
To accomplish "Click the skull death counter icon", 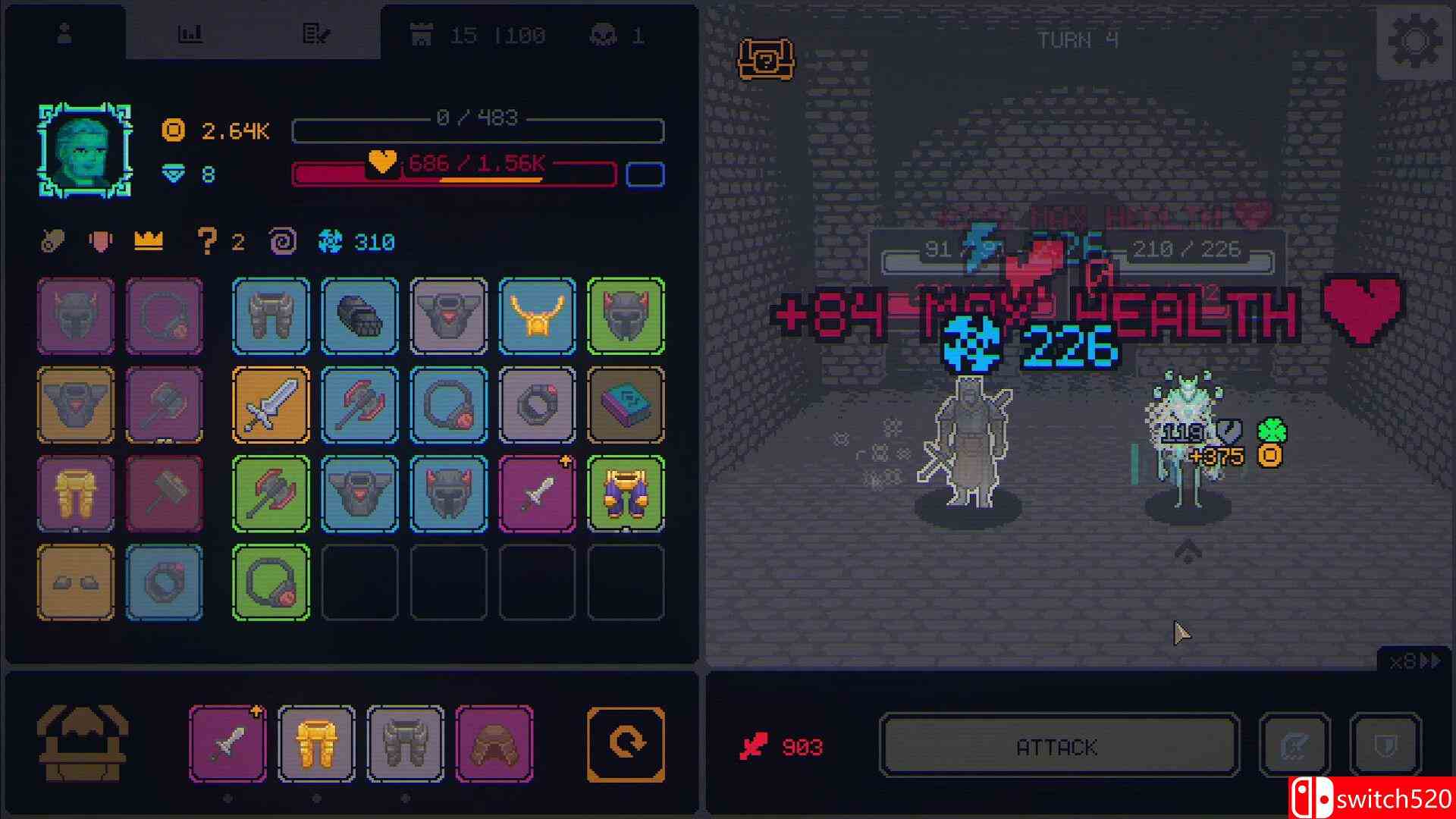I will tap(599, 34).
